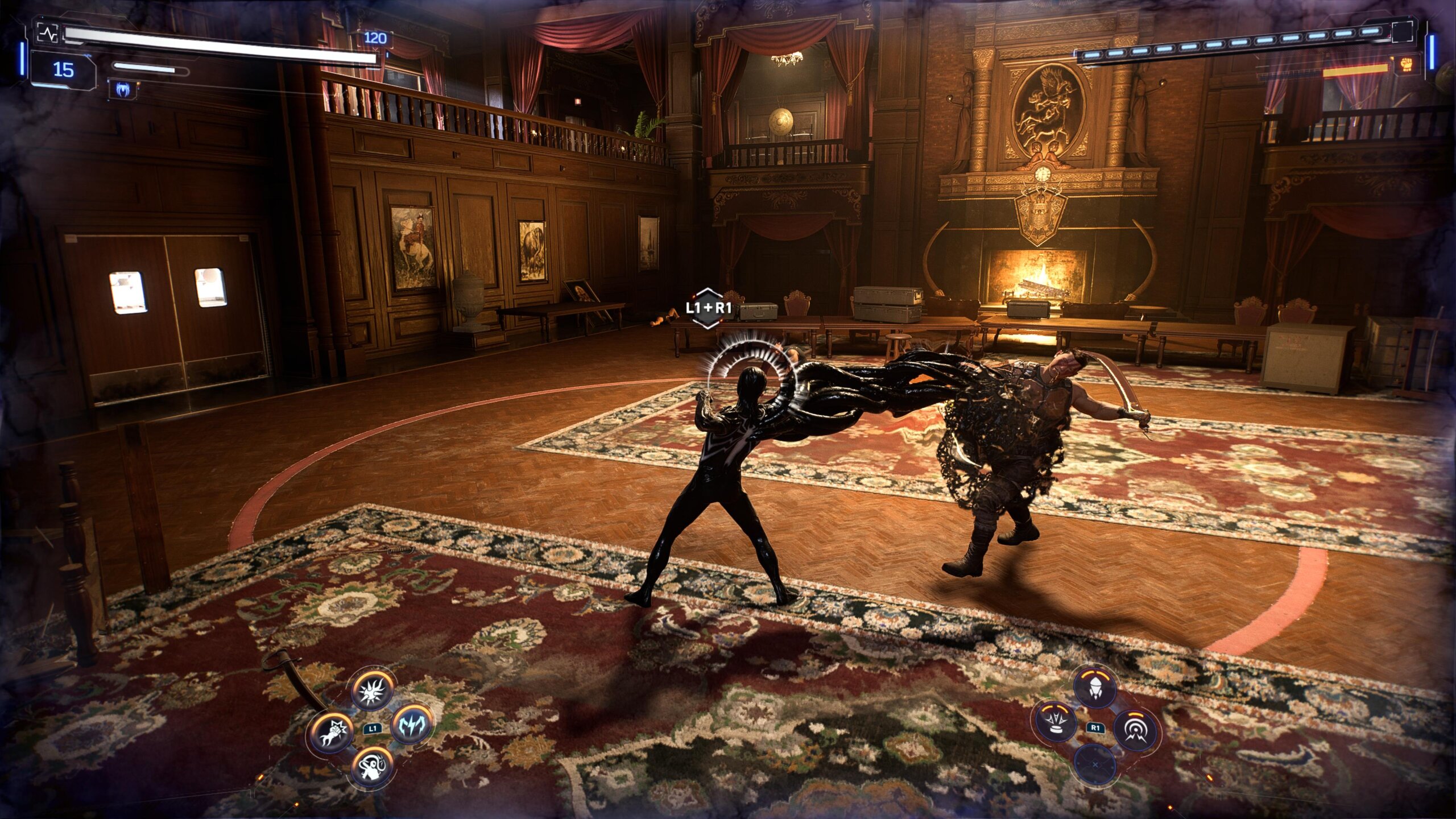Select the symbiote tendril grab ability

(x=373, y=765)
